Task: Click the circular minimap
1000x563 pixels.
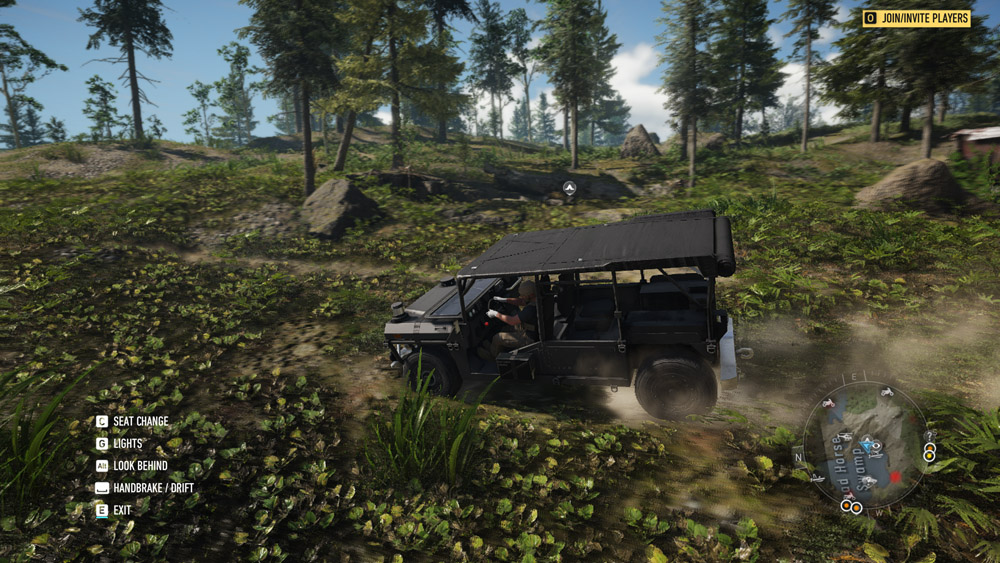Action: (x=864, y=445)
